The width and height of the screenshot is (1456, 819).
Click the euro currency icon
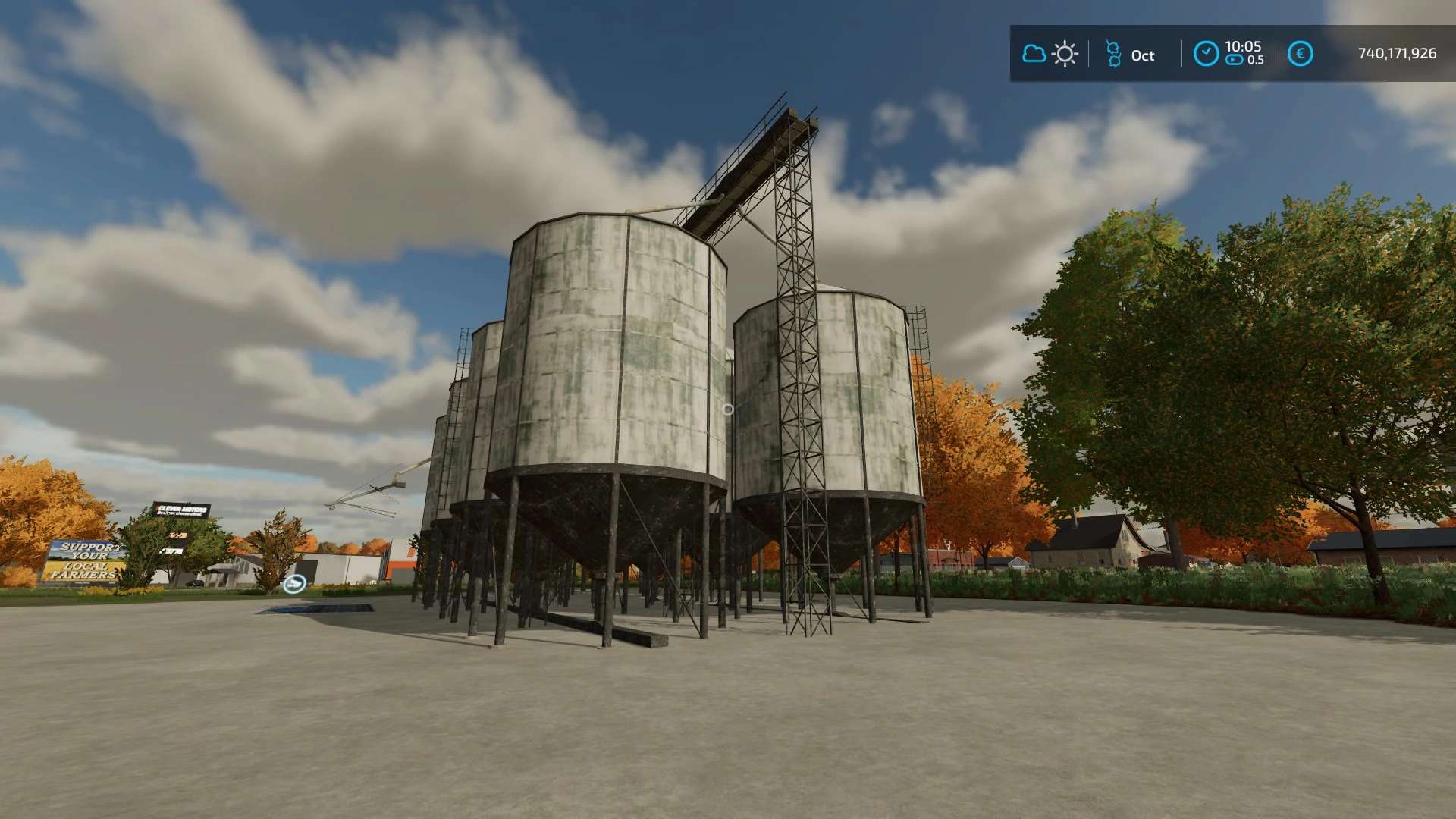pos(1301,54)
